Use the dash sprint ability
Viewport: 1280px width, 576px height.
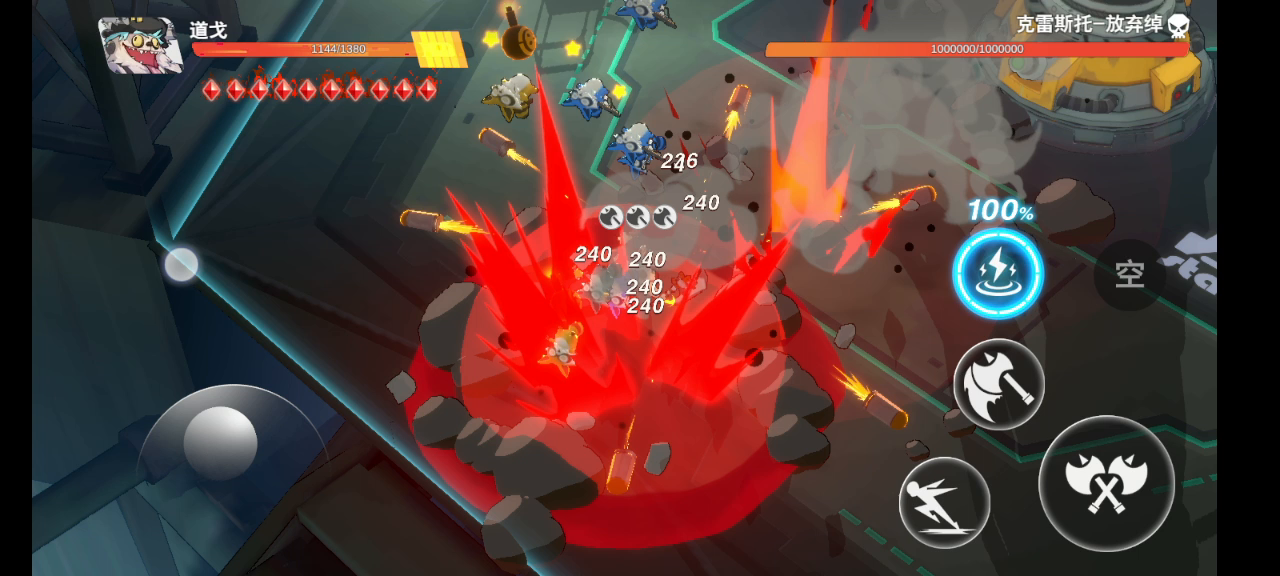943,502
